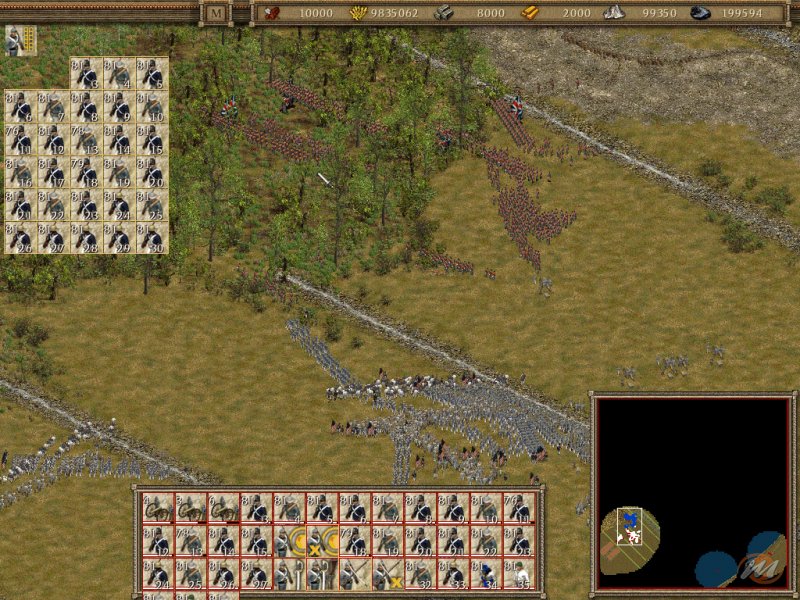The height and width of the screenshot is (600, 800).
Task: Select squad number 3 in the top-left group panel
Action: pos(86,73)
